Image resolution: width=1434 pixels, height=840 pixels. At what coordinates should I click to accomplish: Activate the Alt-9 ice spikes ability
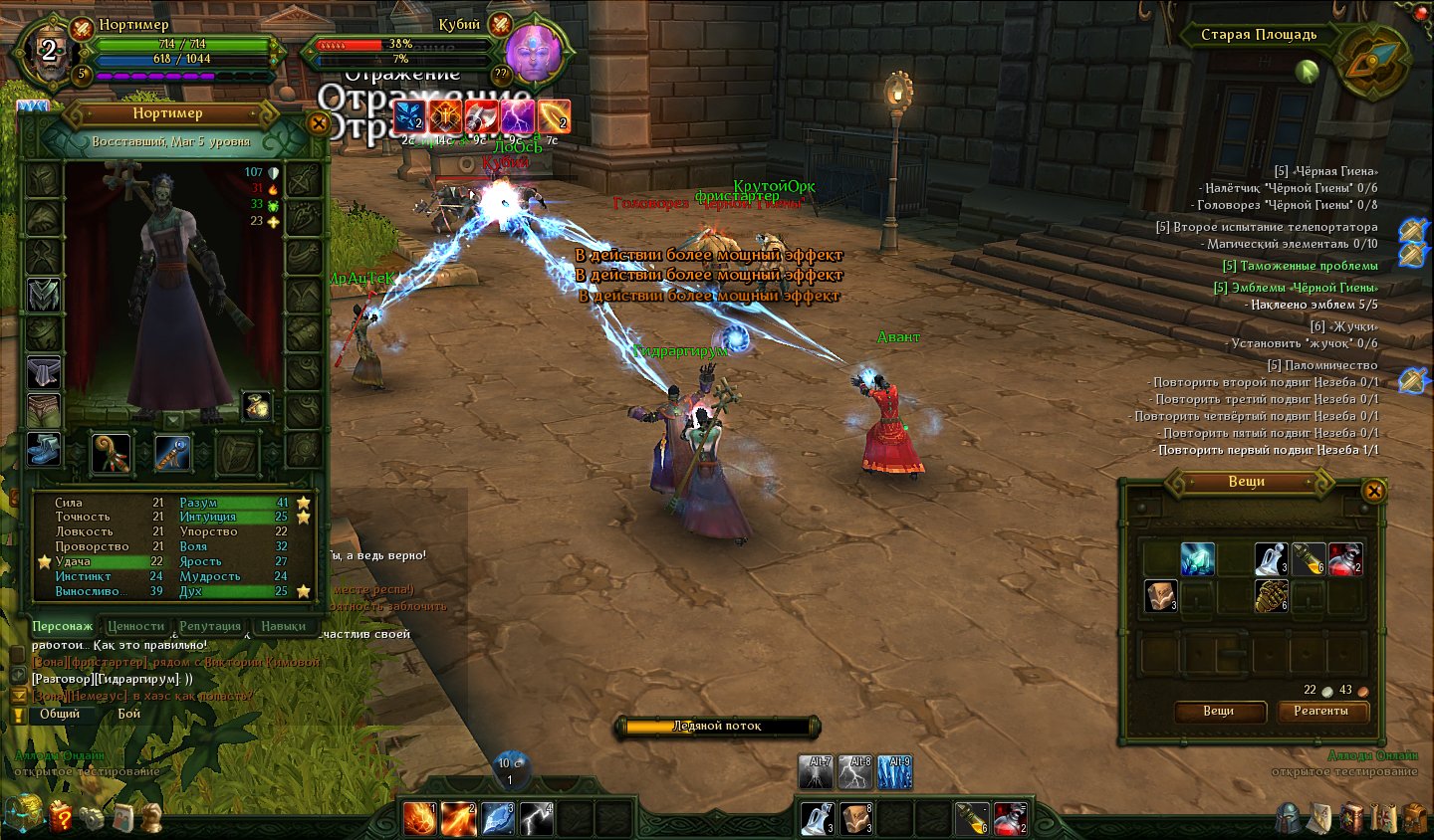coord(893,772)
